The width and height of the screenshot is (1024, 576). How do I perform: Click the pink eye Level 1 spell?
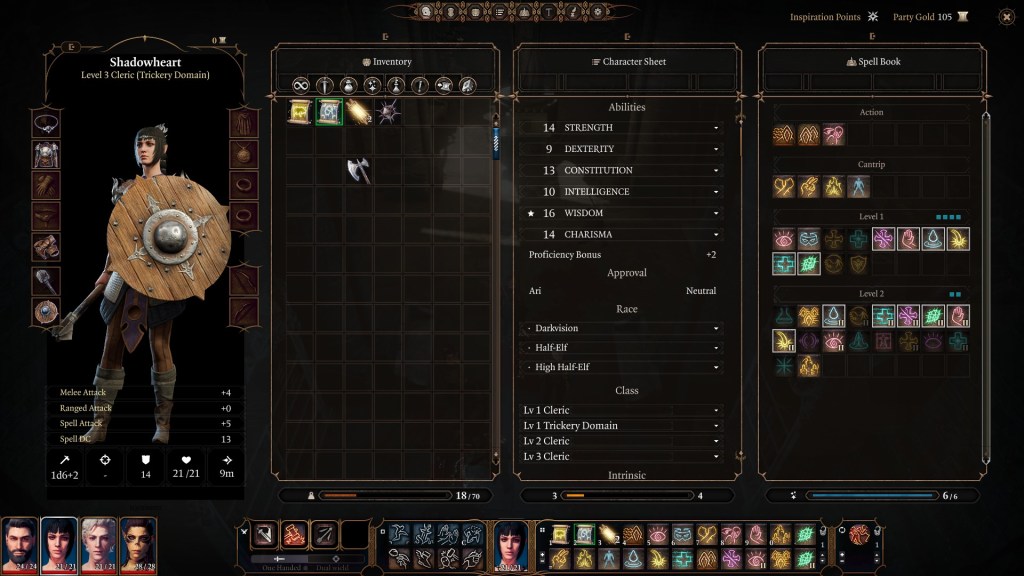tap(784, 239)
